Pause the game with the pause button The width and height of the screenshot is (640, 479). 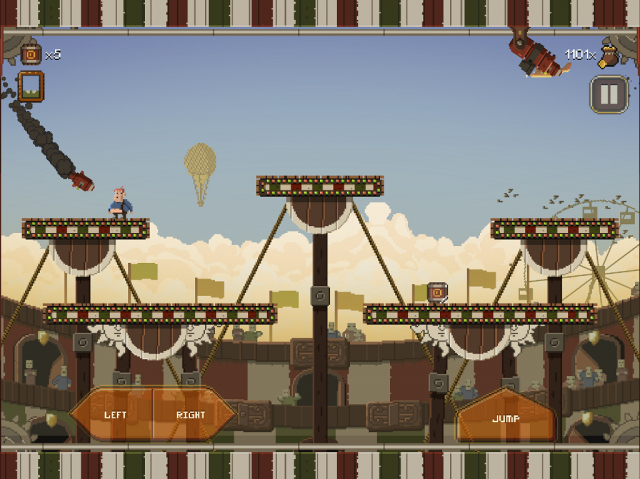[607, 95]
